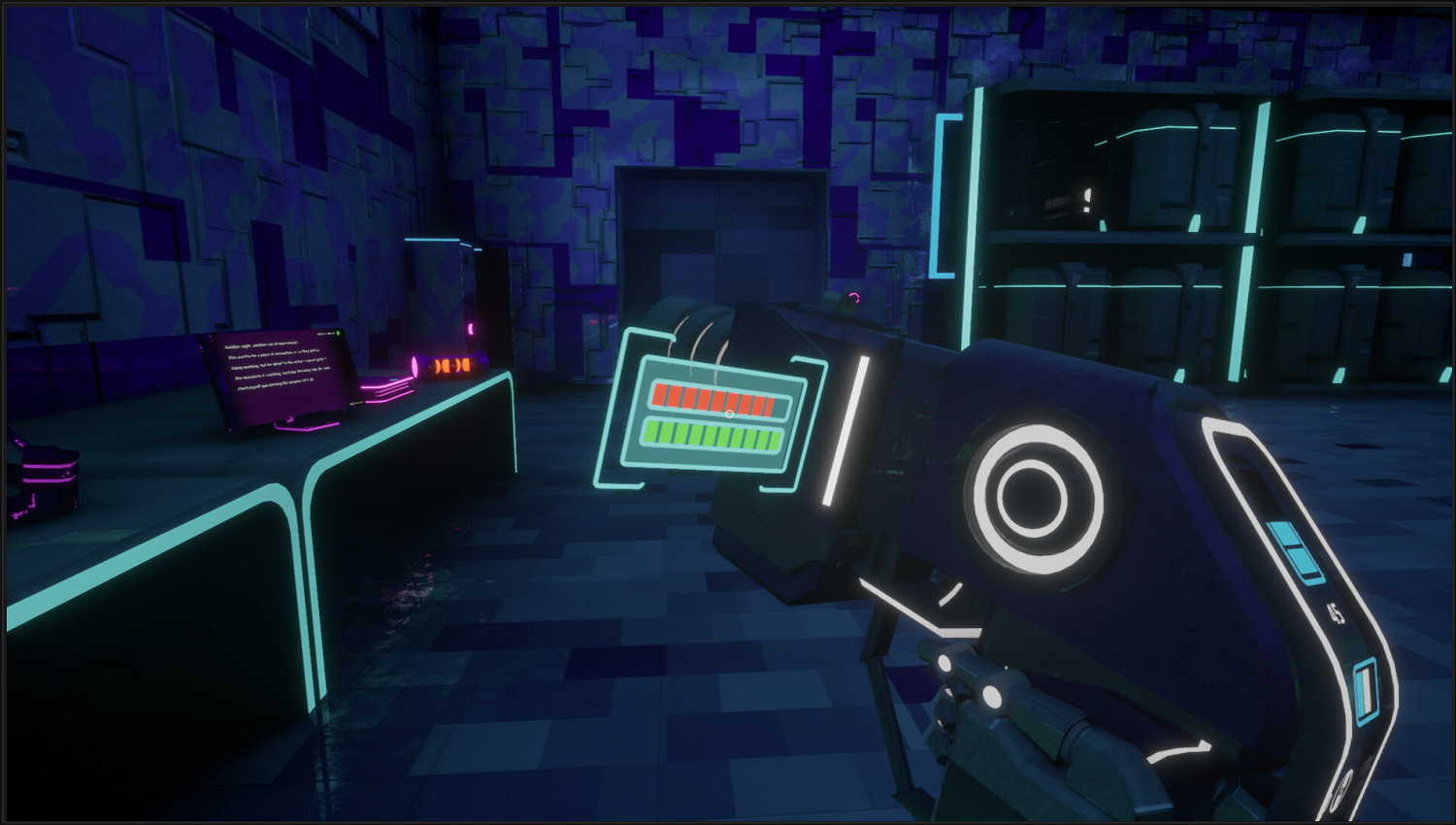
Task: Click the green status light atop the terminal screen
Action: pos(338,334)
